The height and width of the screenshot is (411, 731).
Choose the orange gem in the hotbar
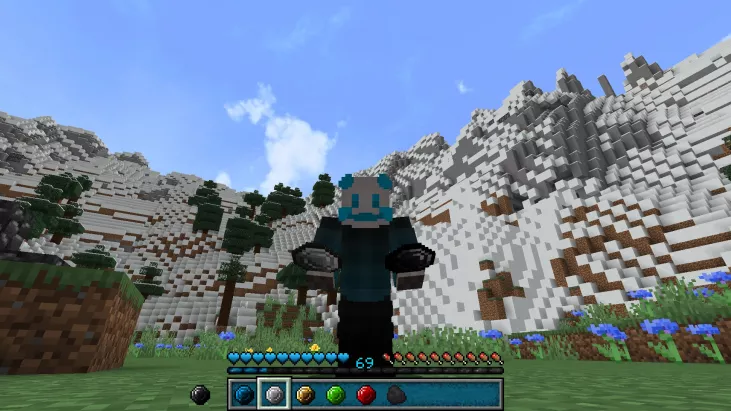tap(305, 395)
